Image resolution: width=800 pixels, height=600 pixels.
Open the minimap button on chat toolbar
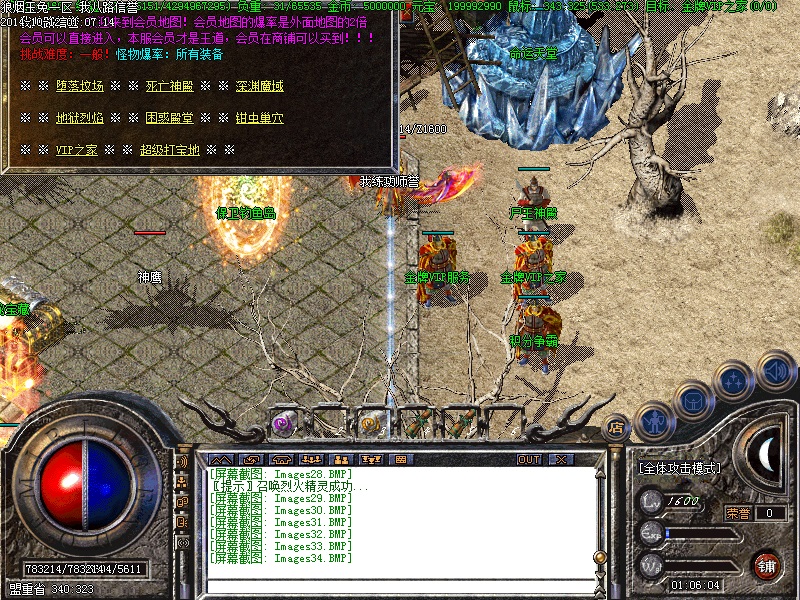tap(402, 459)
